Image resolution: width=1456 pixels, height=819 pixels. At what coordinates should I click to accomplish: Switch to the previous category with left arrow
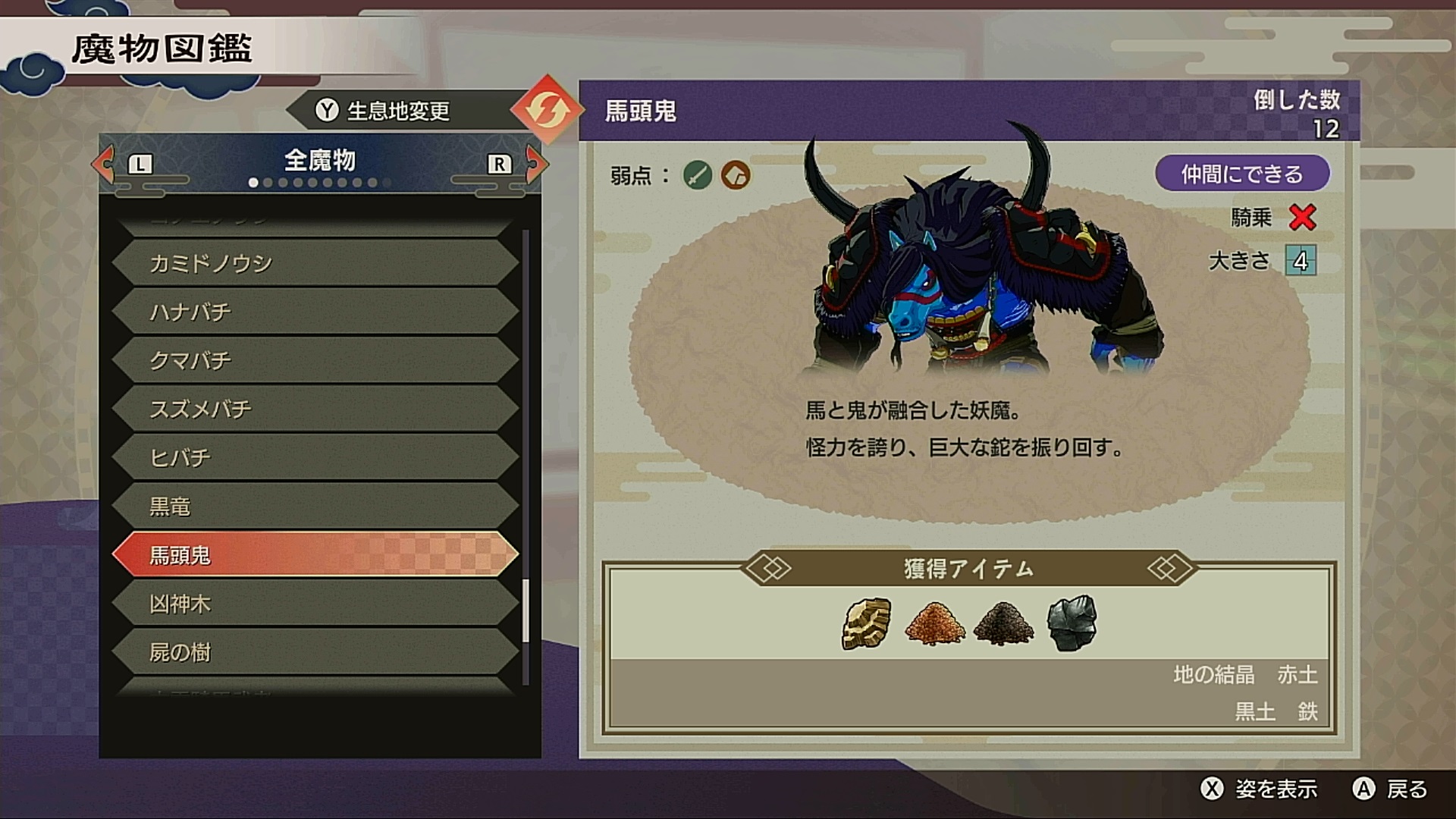tap(105, 163)
